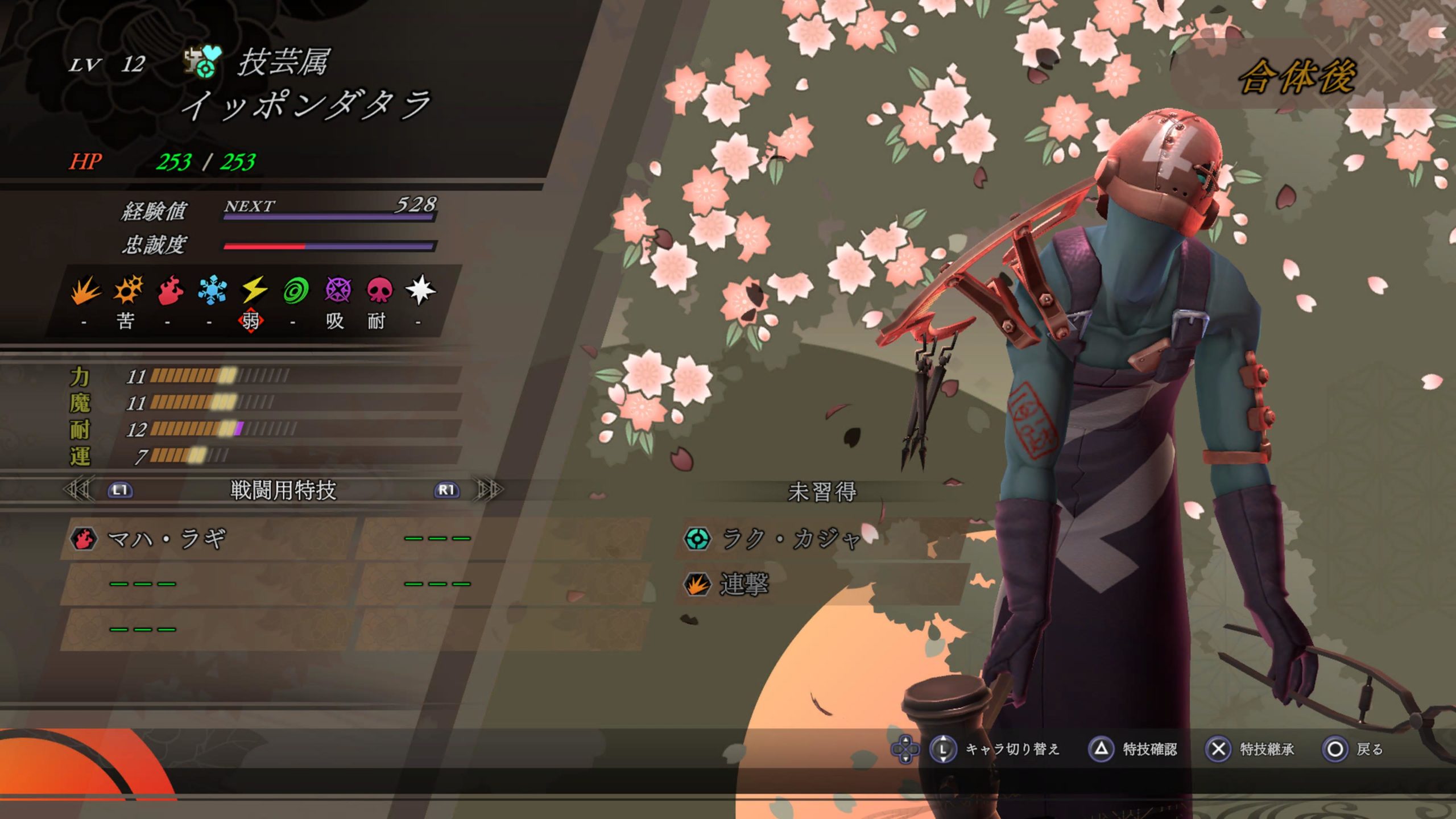This screenshot has width=1456, height=819.
Task: Click the pink skull death affinity icon
Action: click(379, 290)
